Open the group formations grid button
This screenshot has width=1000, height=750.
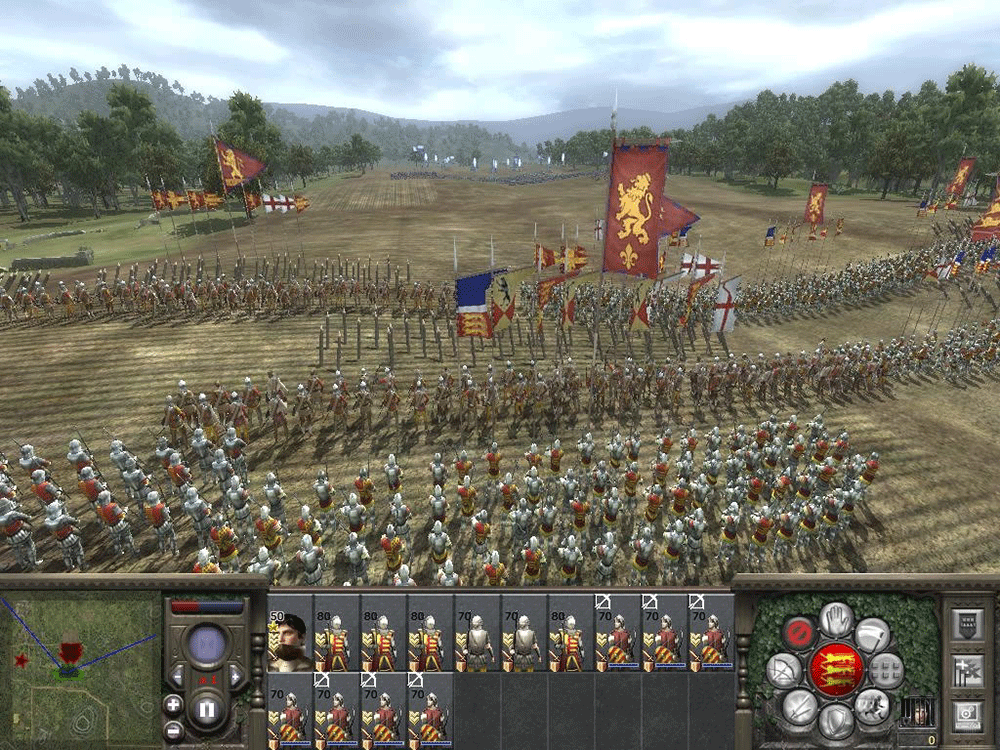887,669
